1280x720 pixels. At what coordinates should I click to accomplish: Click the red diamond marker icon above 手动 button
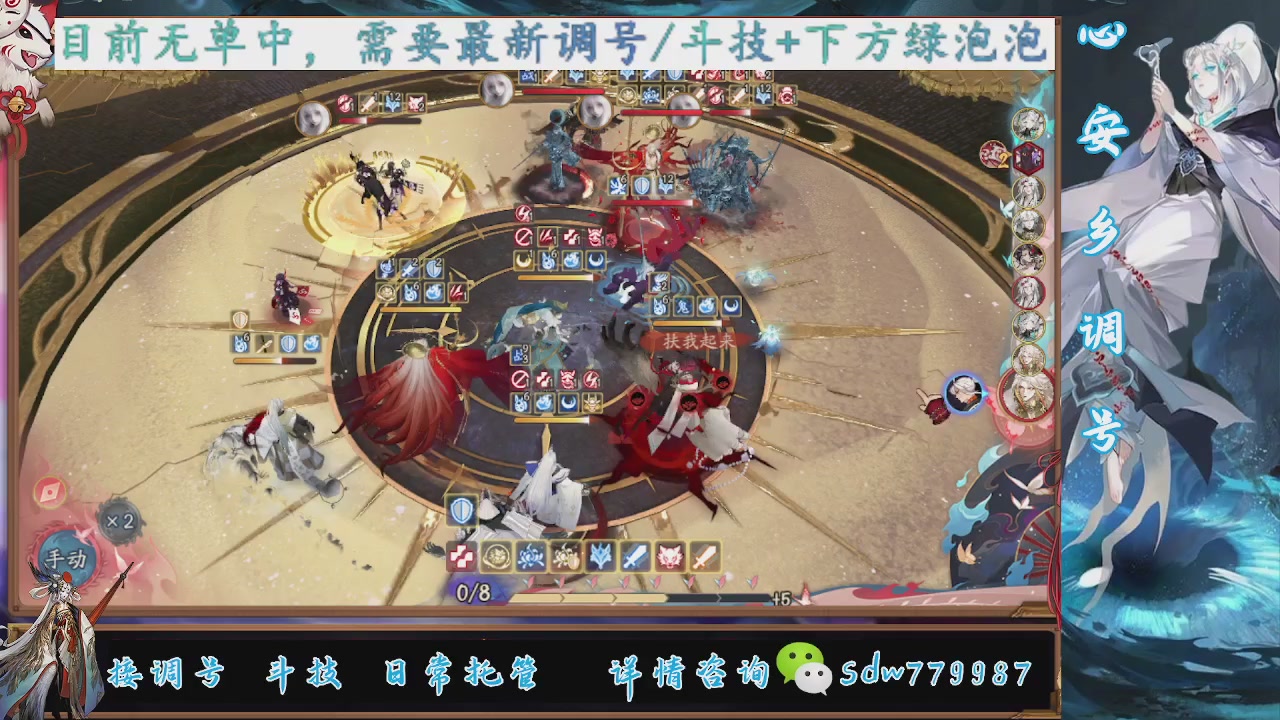(x=49, y=492)
